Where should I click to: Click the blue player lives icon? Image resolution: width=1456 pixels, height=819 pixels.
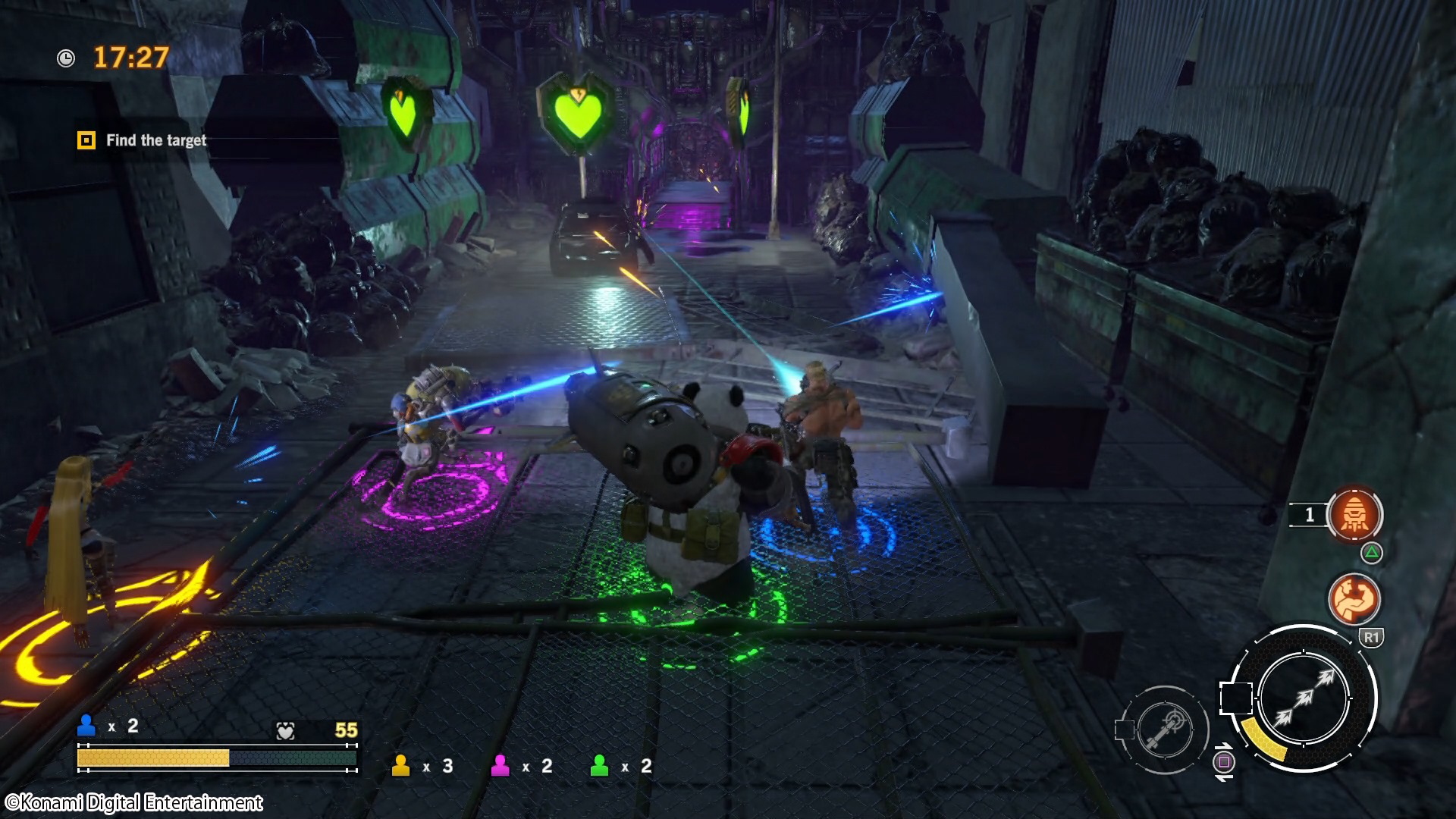pos(86,726)
